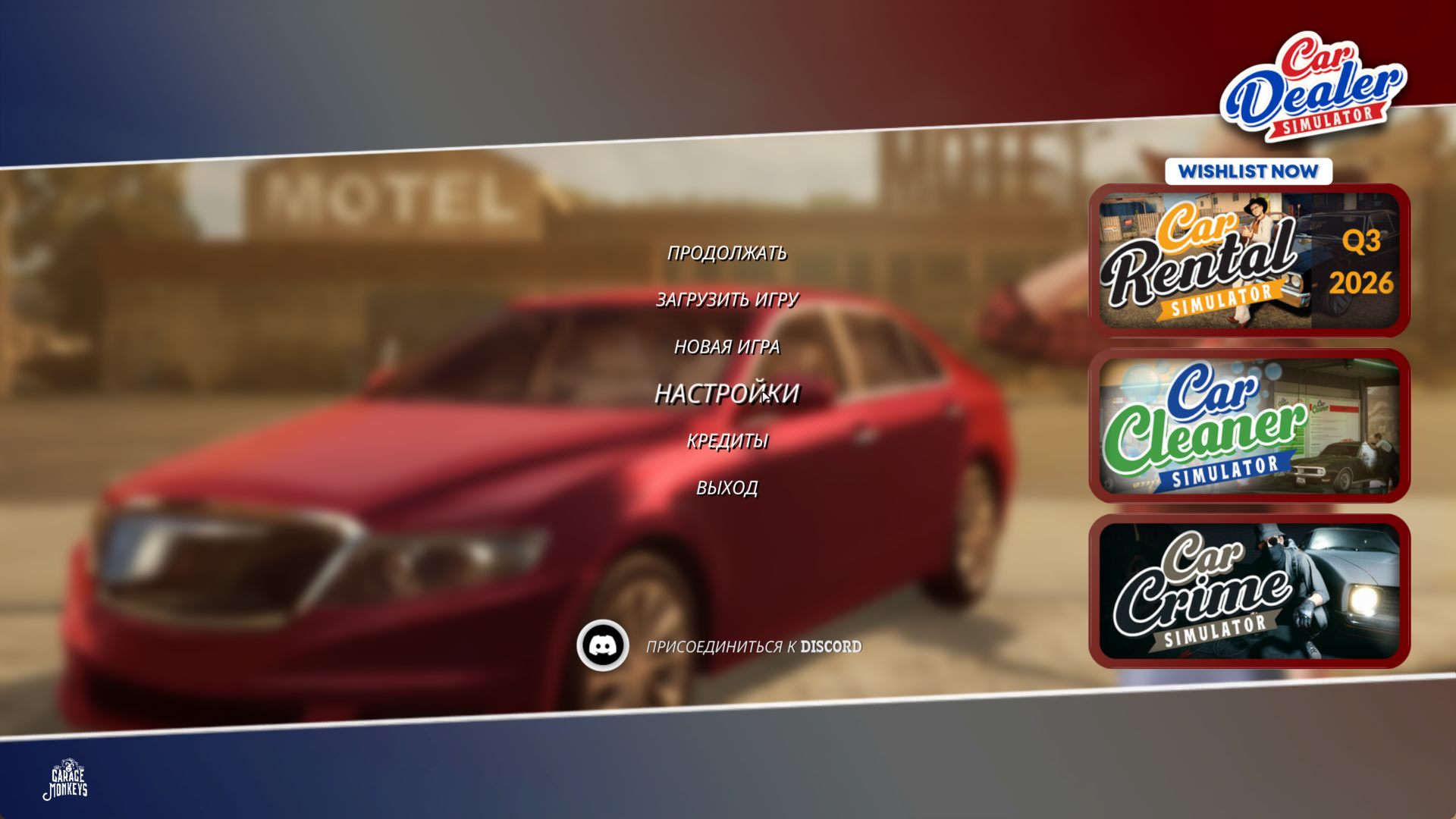1456x819 pixels.
Task: Follow the ПРИСОЕДИНИТЬСЯ К DISCORD link
Action: coord(753,647)
